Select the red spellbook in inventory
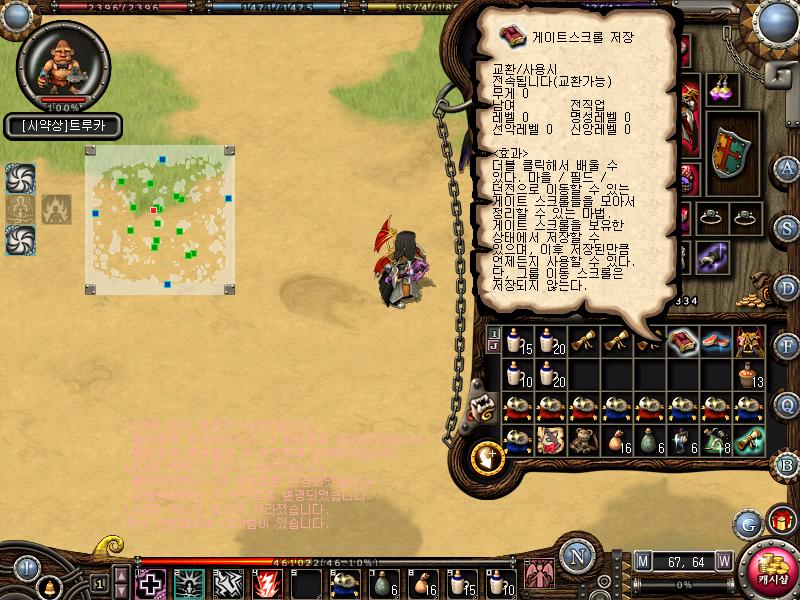The width and height of the screenshot is (800, 600). point(682,343)
